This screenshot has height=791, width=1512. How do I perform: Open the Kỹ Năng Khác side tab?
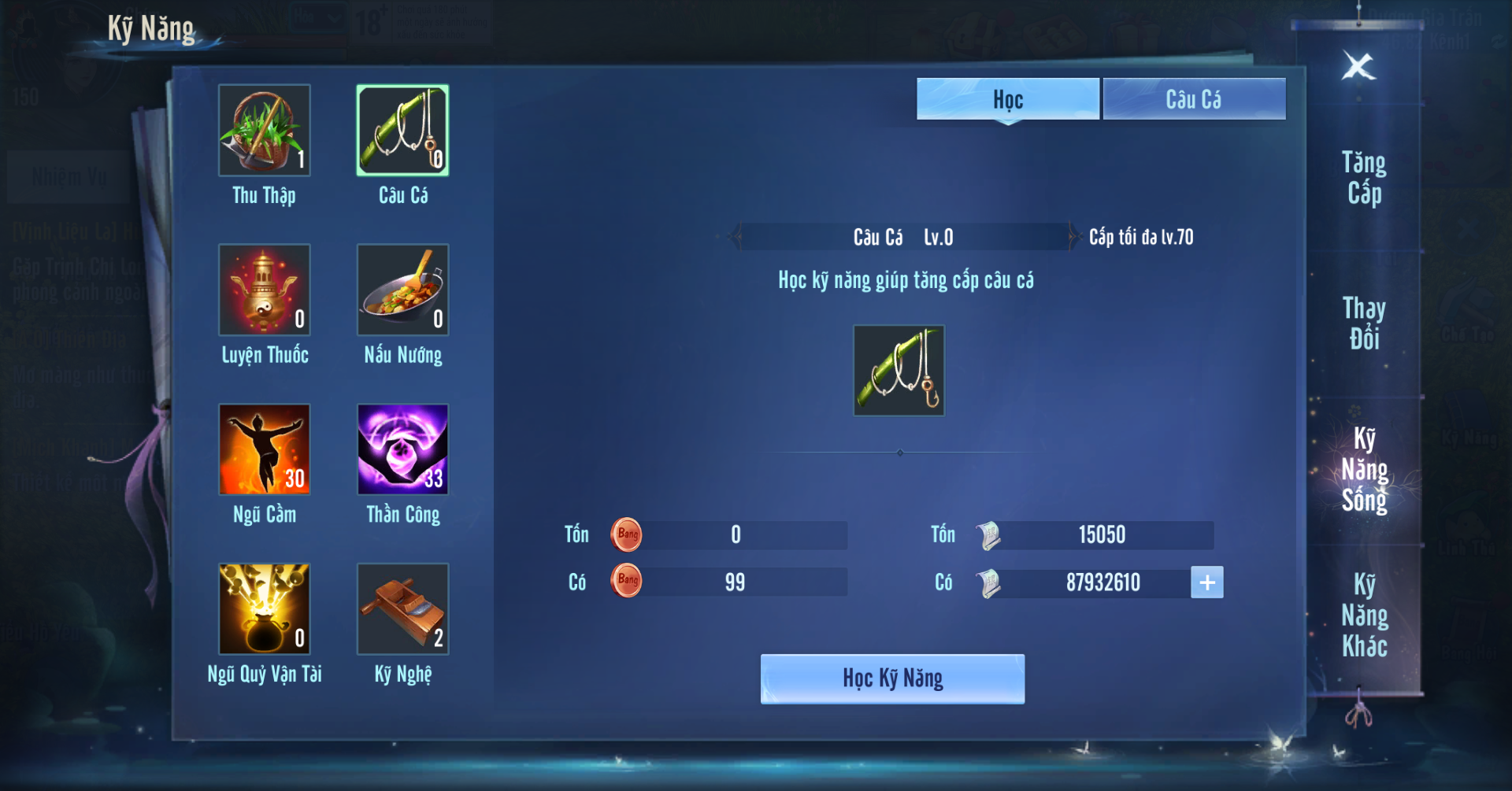click(x=1364, y=615)
